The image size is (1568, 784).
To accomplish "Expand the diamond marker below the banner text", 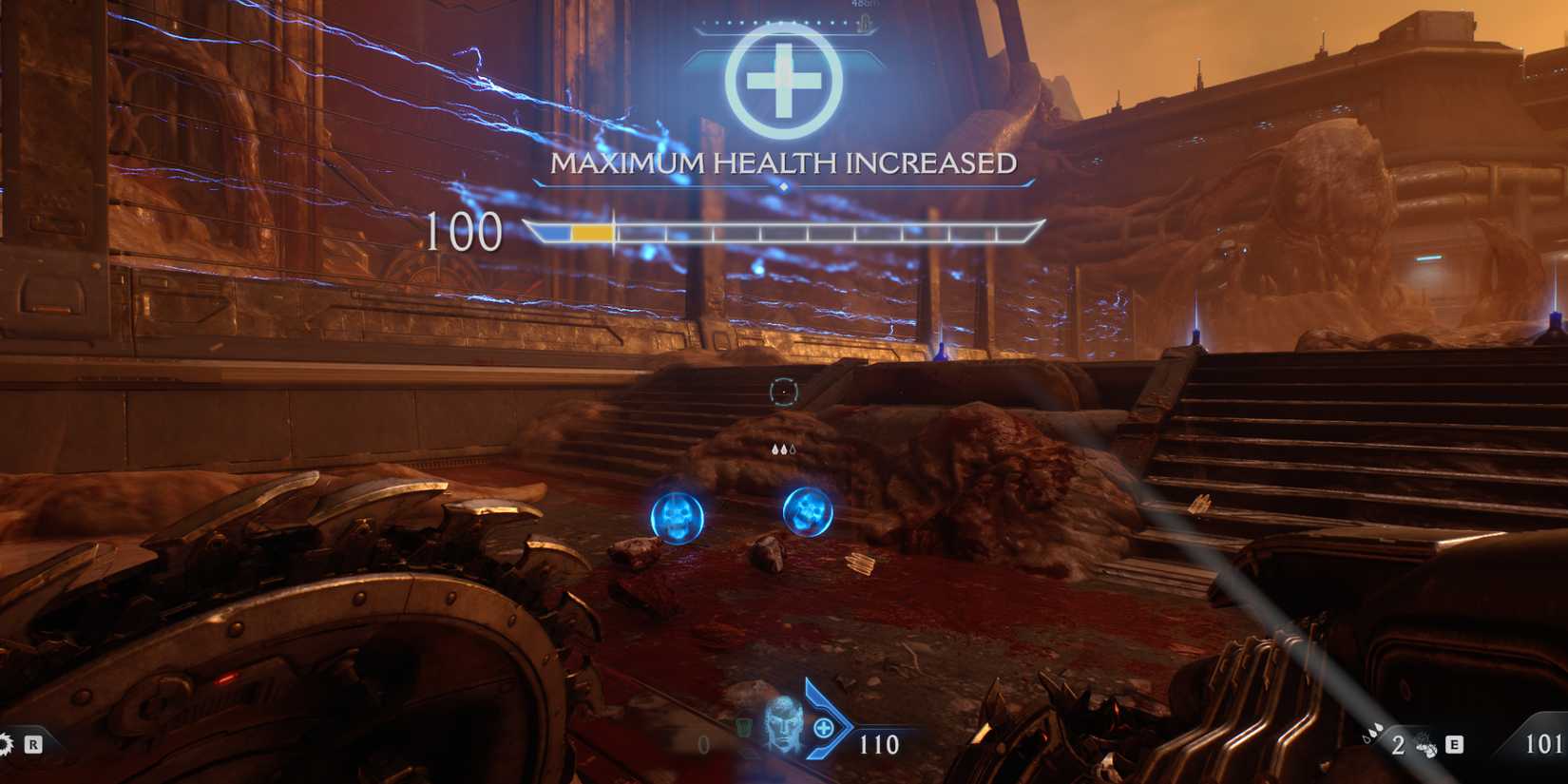I will pos(781,187).
